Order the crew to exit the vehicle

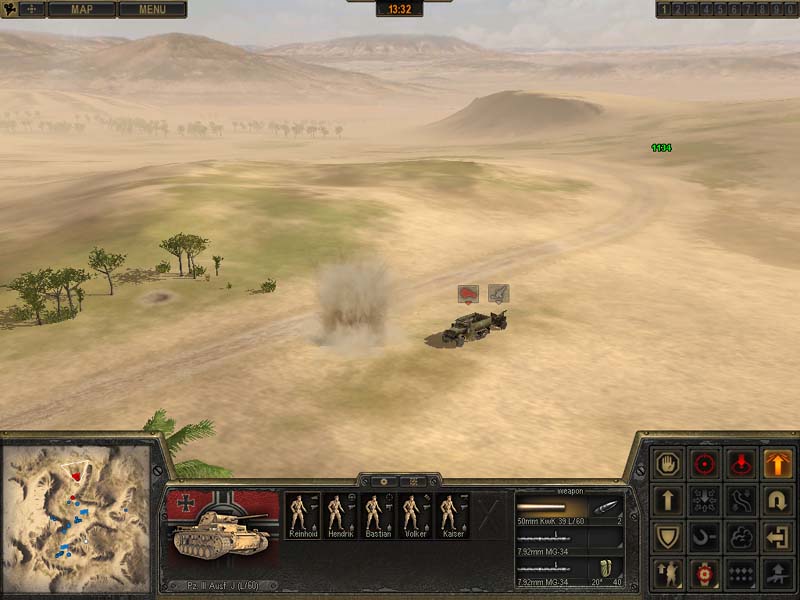point(777,537)
